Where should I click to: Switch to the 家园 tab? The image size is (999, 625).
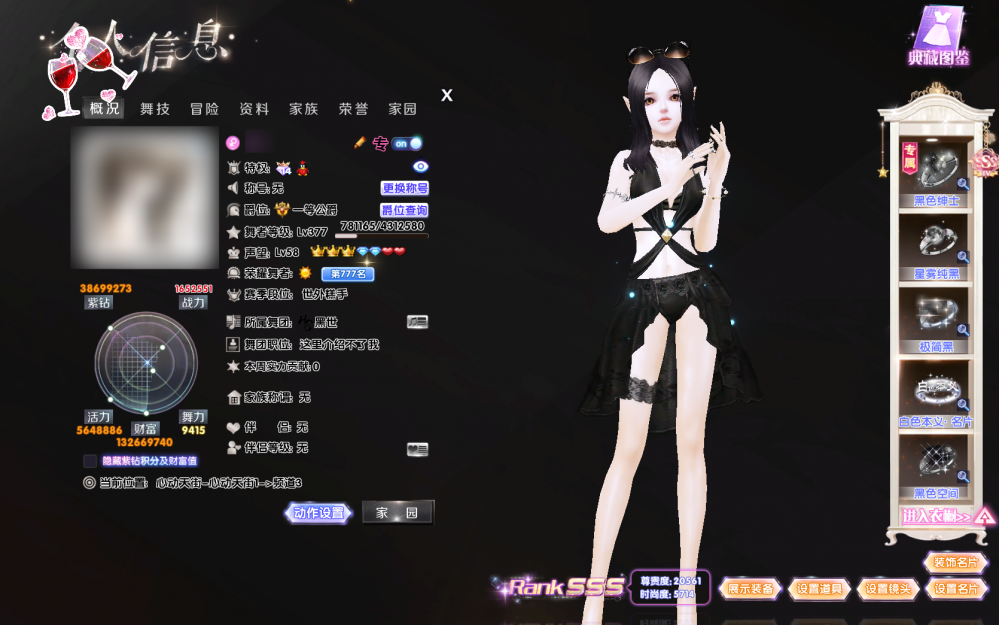[403, 109]
